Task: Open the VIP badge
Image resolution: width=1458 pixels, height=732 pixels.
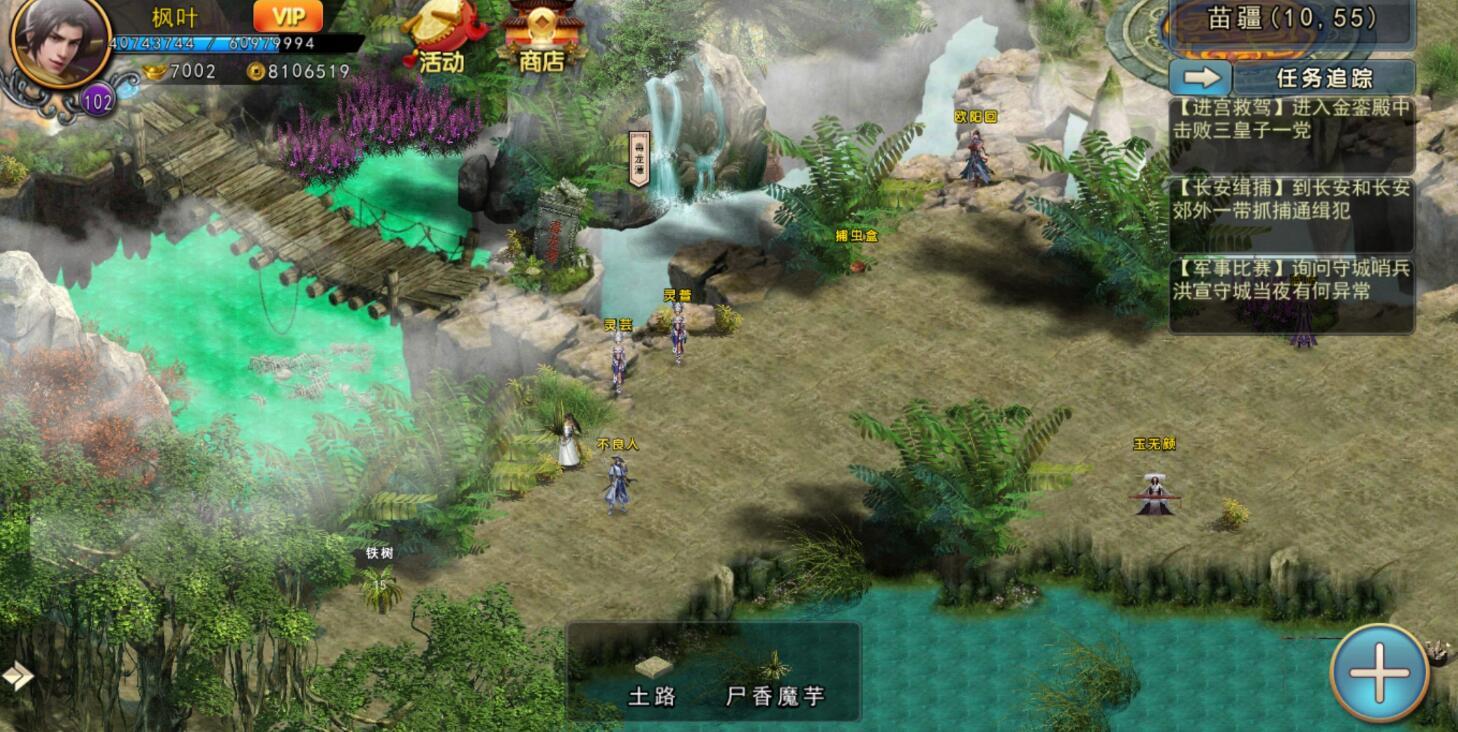Action: click(x=286, y=17)
